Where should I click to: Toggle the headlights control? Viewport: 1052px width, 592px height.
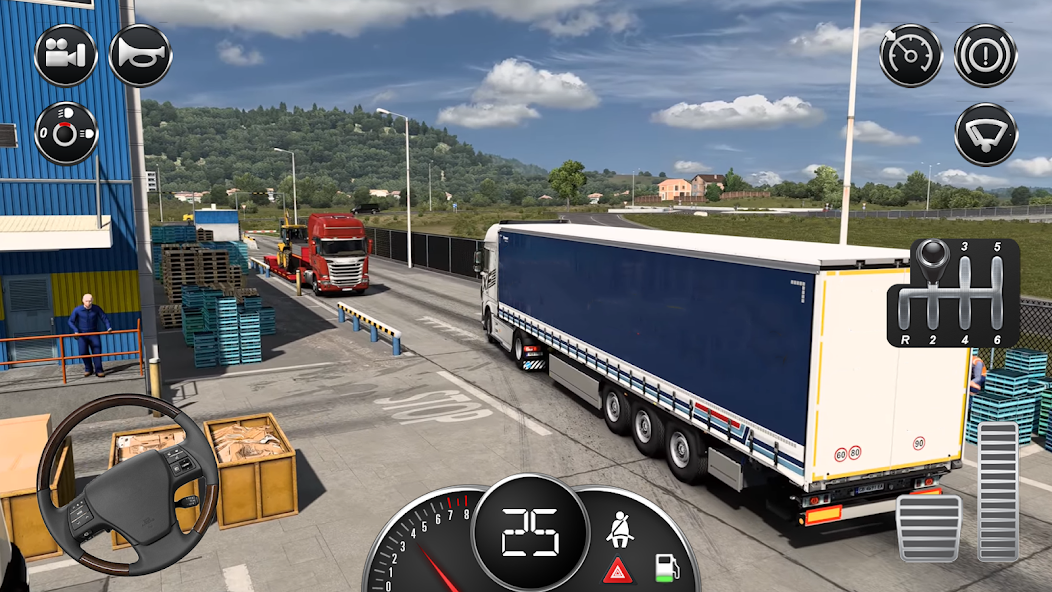(65, 133)
